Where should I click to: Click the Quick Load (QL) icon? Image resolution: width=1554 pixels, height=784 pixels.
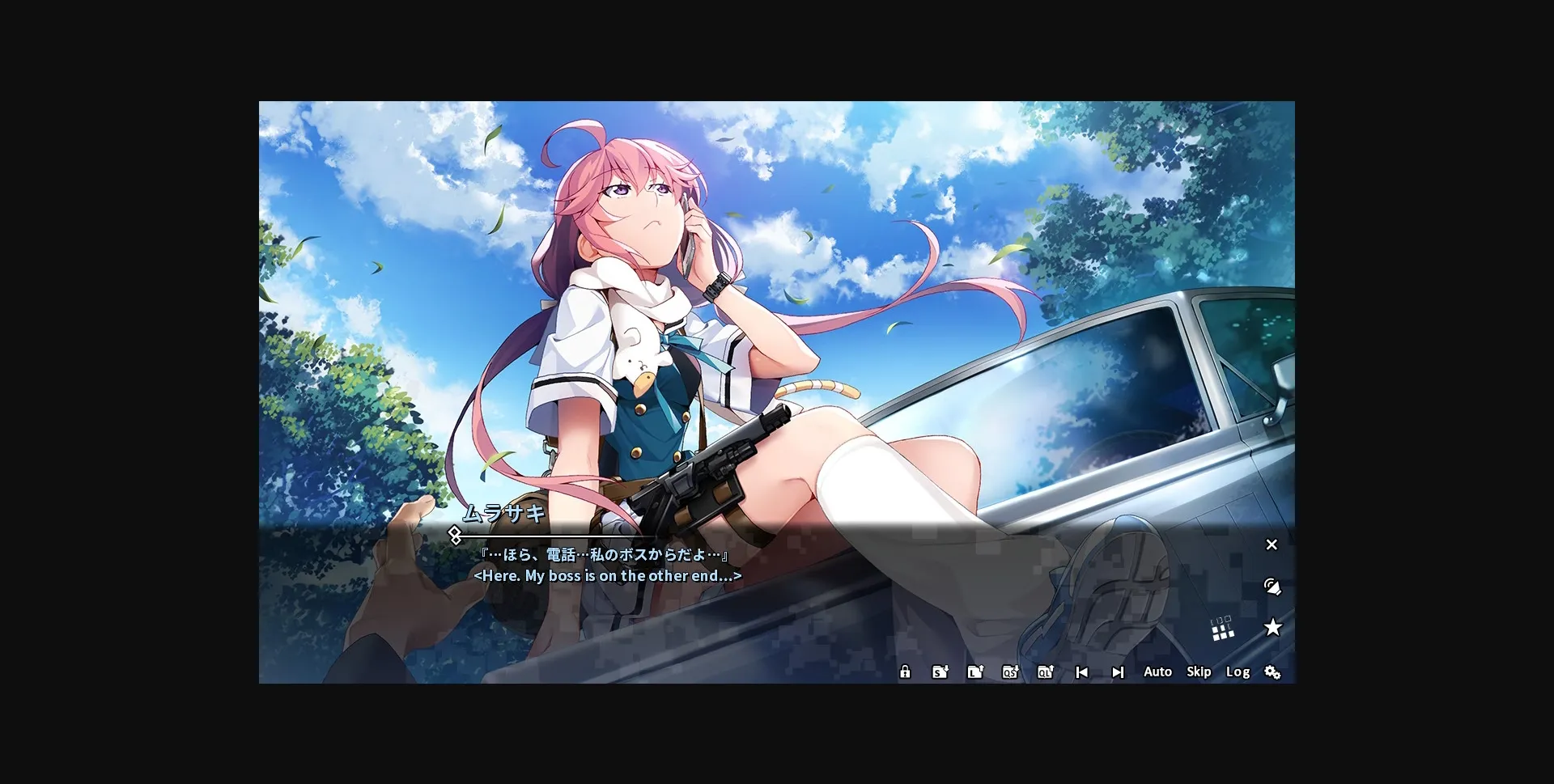click(x=1045, y=672)
